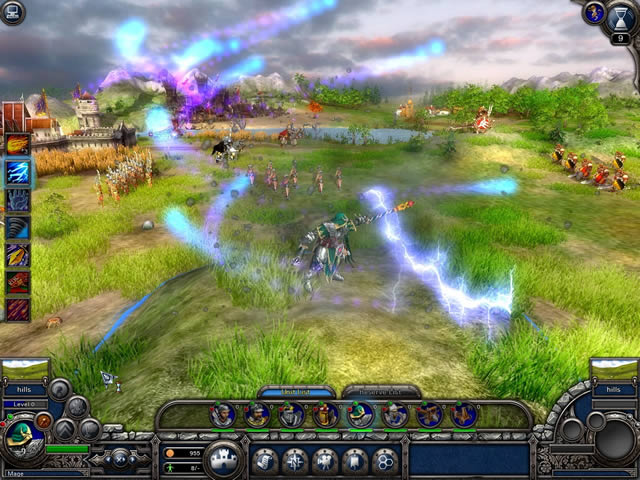Switch to the Unit list tab
This screenshot has height=480, width=640.
[296, 391]
